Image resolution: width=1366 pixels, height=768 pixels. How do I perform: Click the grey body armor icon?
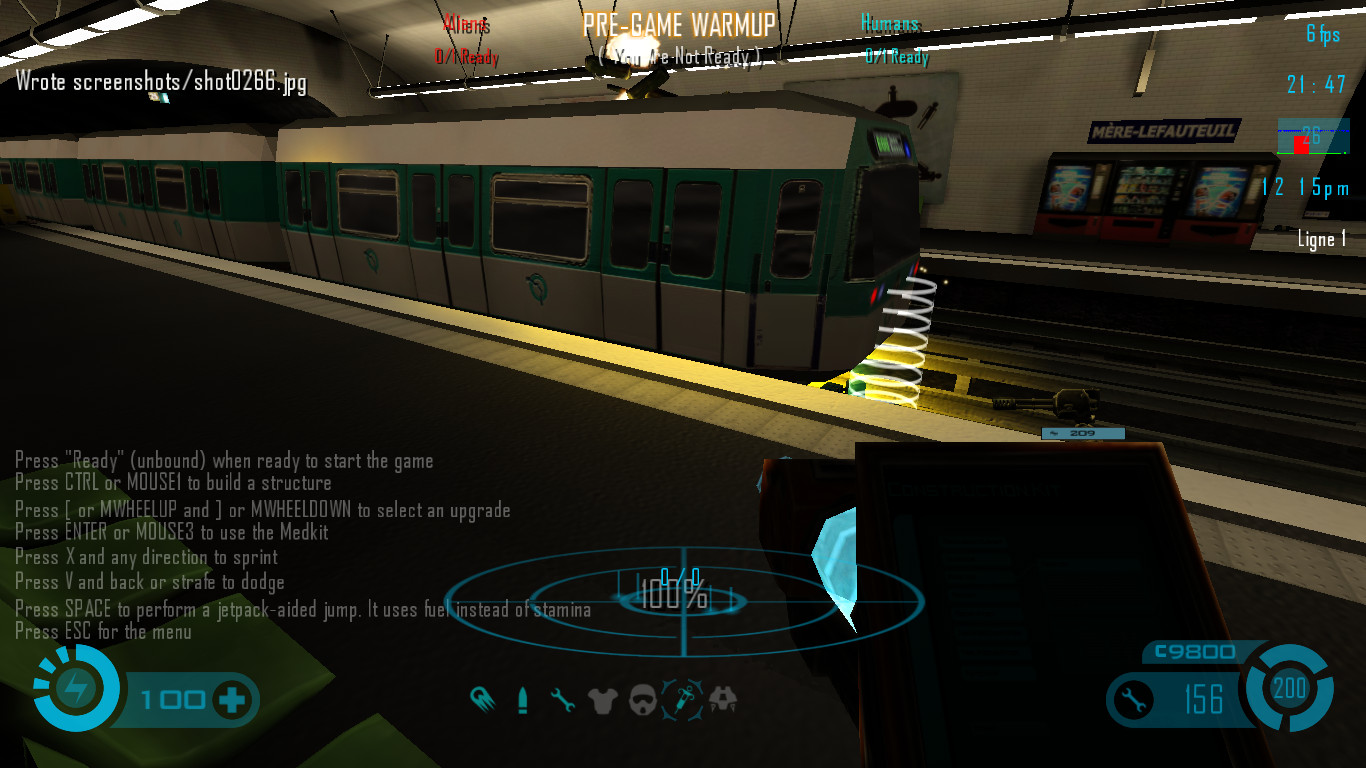click(603, 700)
